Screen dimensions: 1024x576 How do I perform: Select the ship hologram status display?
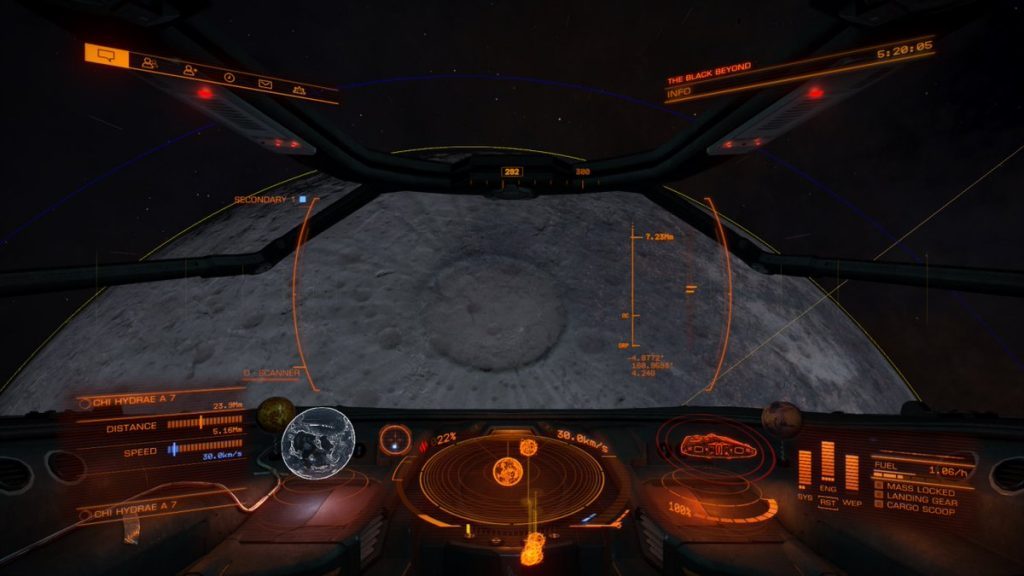(713, 449)
